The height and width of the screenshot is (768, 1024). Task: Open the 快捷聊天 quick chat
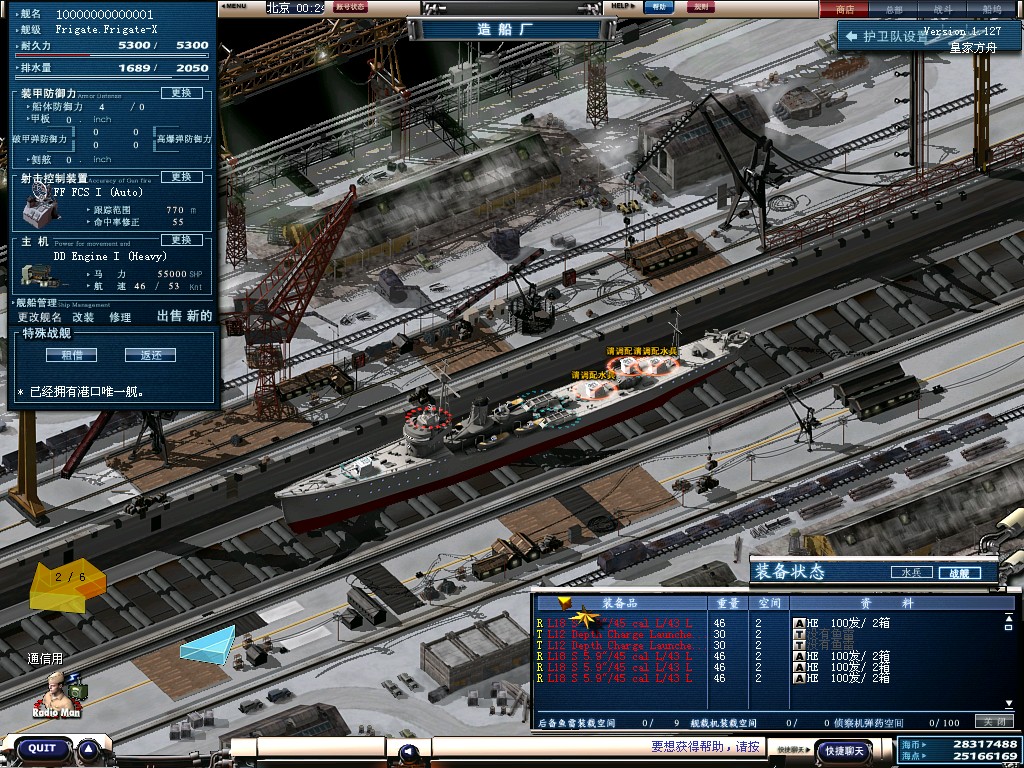pyautogui.click(x=842, y=750)
